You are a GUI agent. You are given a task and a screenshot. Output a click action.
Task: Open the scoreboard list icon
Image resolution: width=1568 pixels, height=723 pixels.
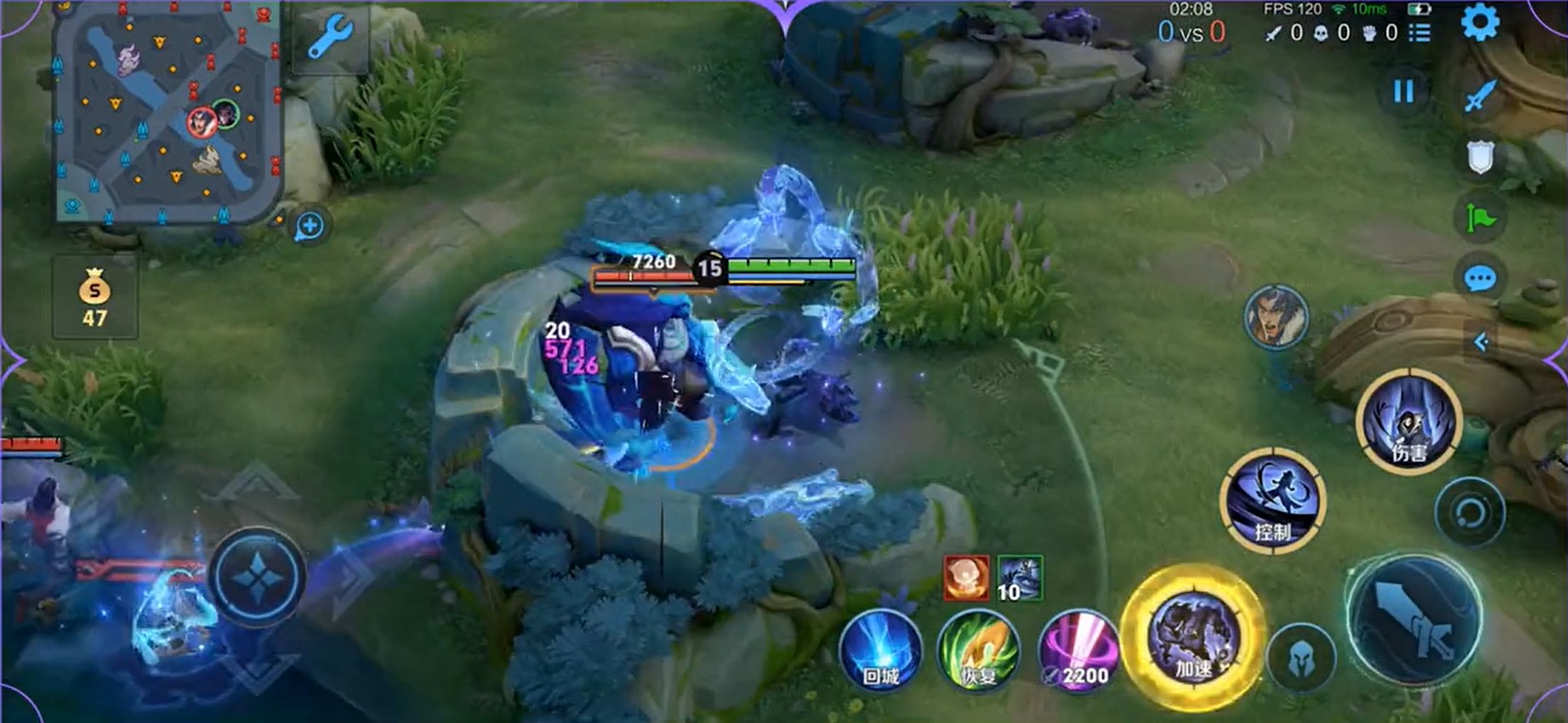pos(1419,33)
